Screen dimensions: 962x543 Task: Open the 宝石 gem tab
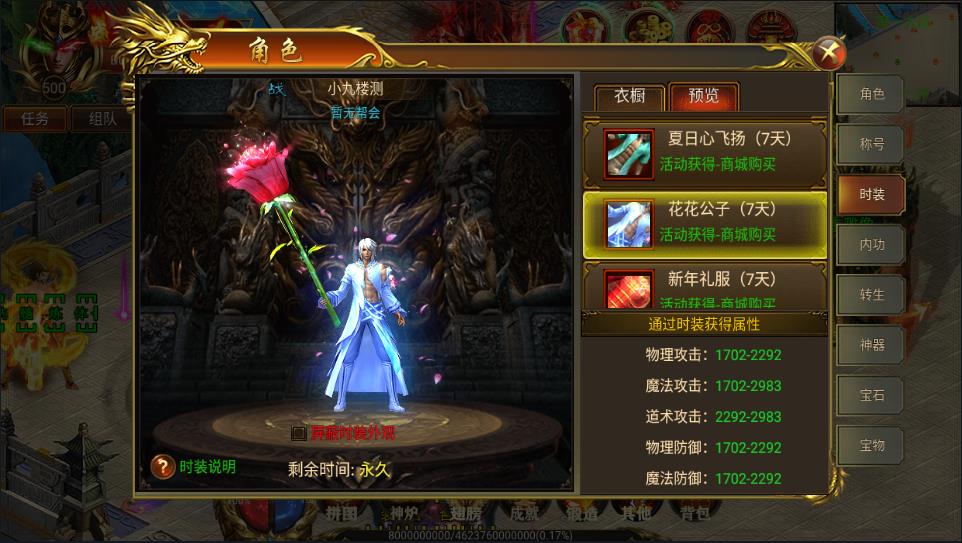pyautogui.click(x=872, y=395)
